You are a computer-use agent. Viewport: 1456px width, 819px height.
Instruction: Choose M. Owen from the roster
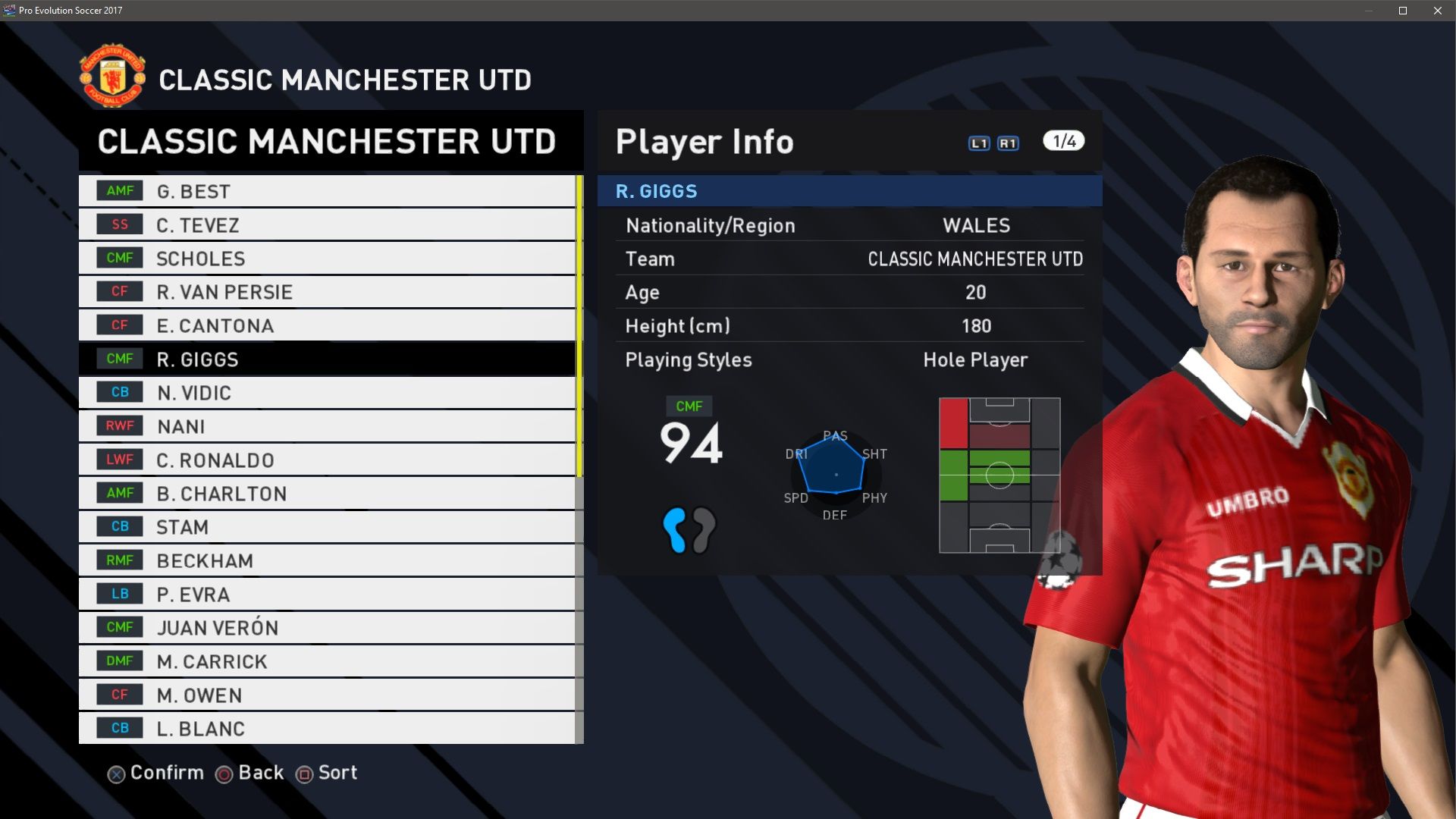326,695
